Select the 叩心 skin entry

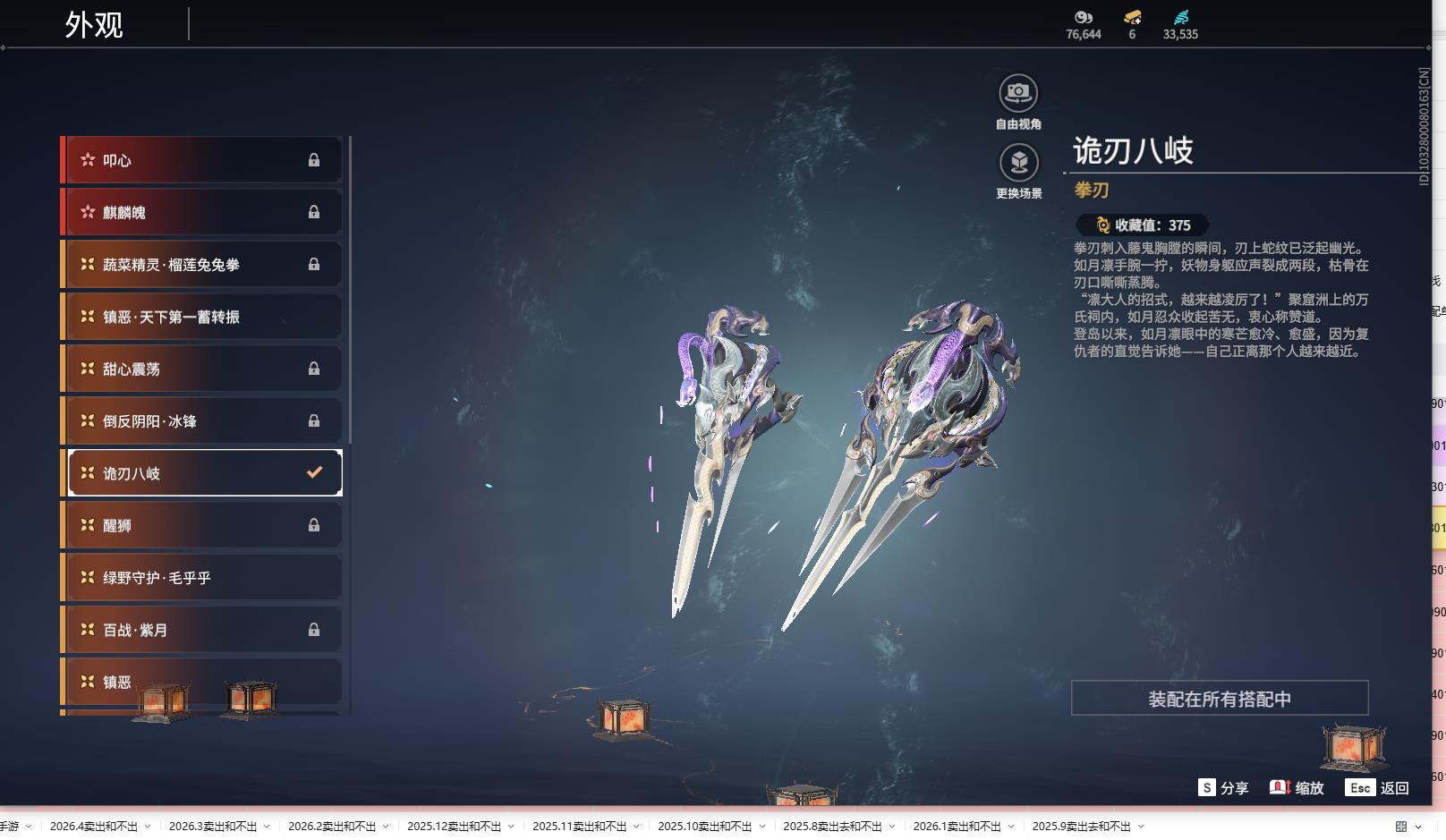tap(201, 160)
